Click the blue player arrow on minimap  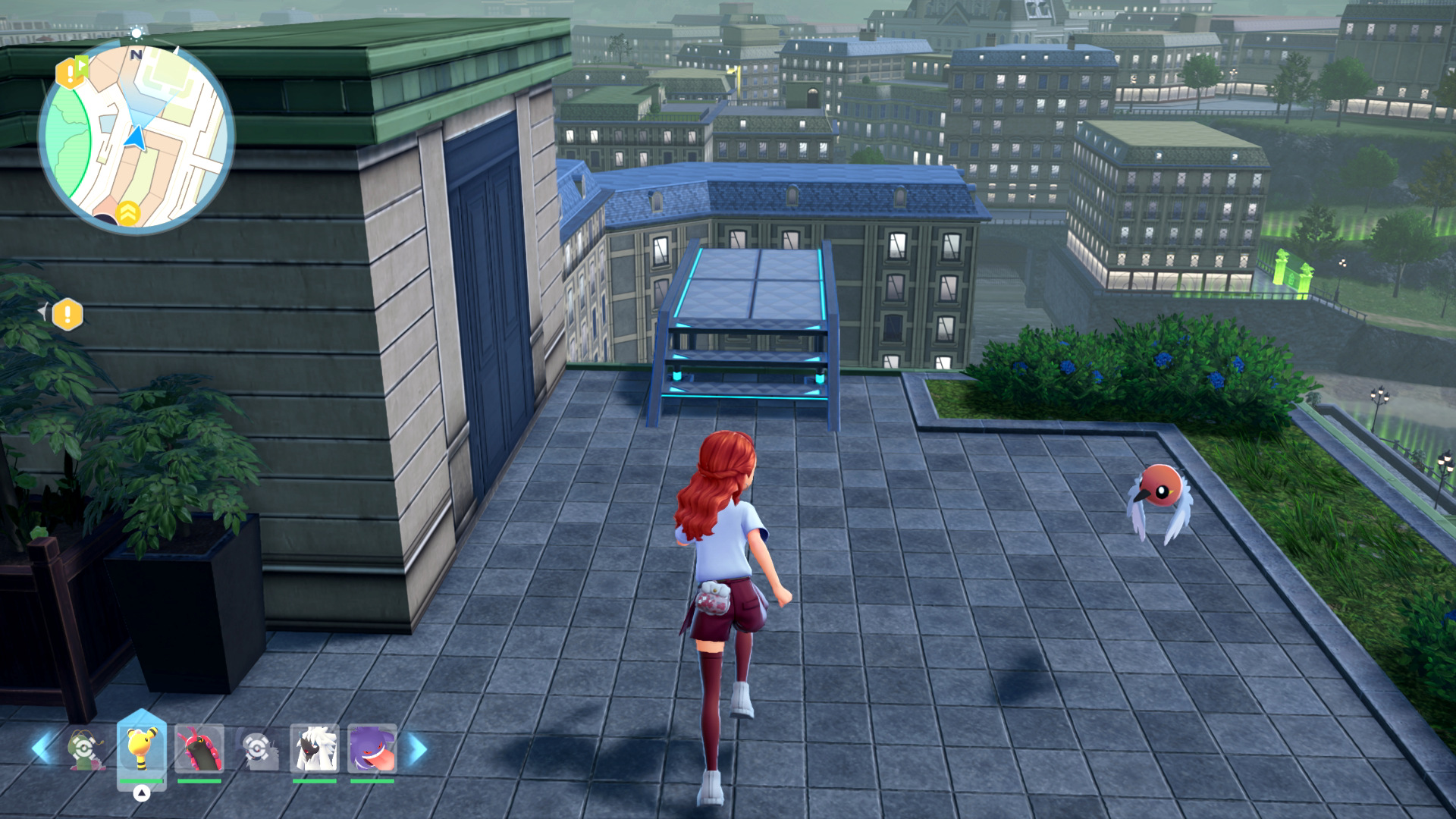(x=136, y=138)
